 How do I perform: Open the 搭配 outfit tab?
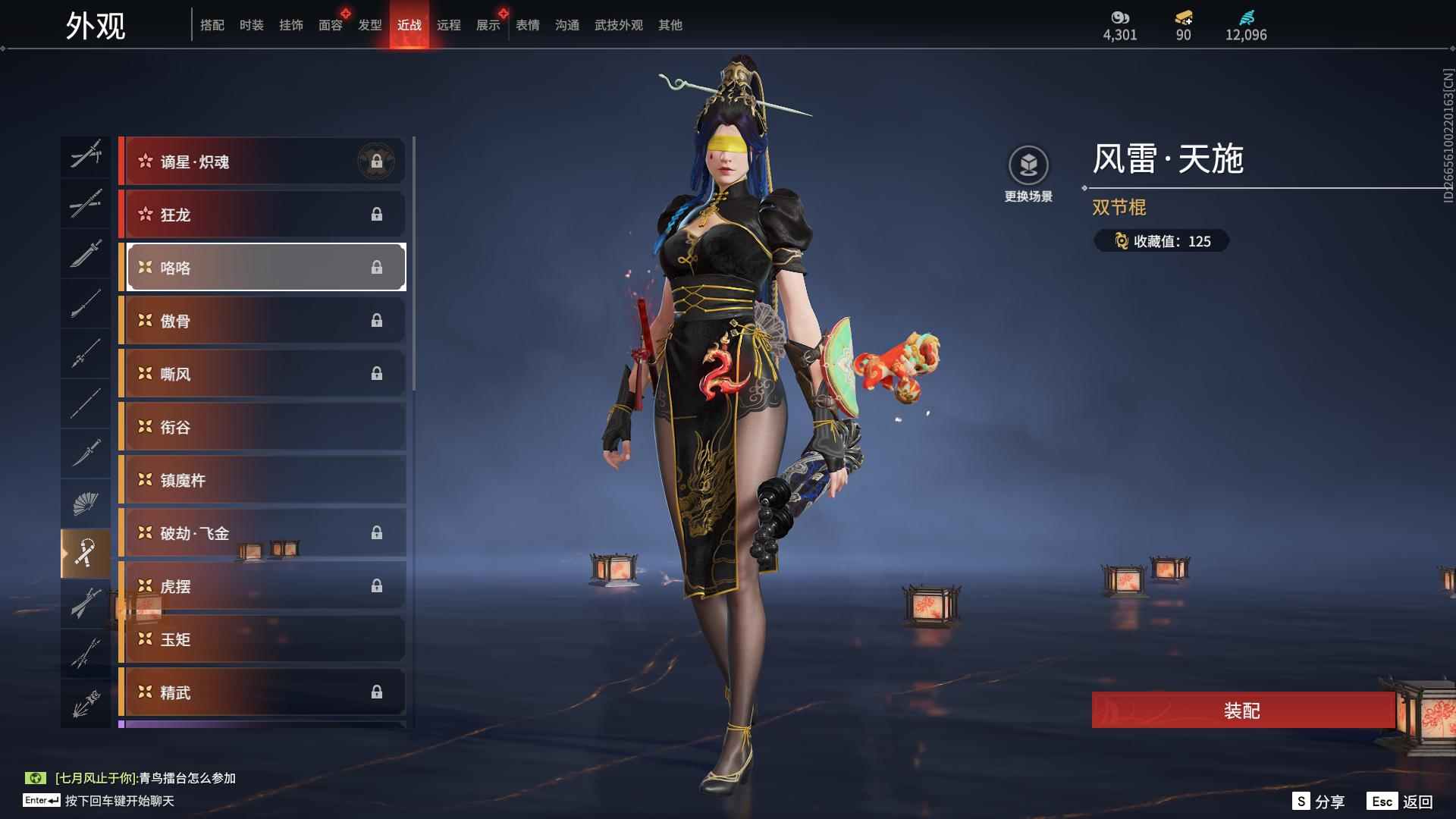(x=212, y=25)
